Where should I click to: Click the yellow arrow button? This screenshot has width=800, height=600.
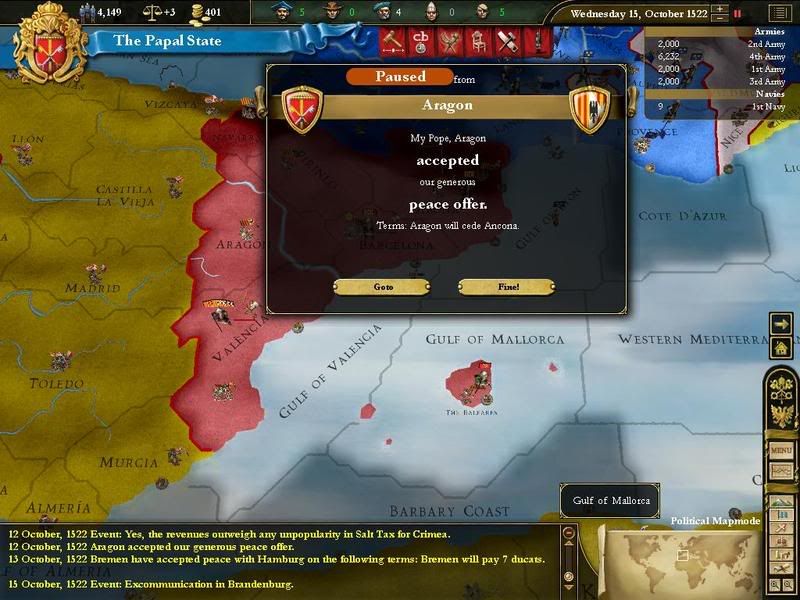click(781, 323)
